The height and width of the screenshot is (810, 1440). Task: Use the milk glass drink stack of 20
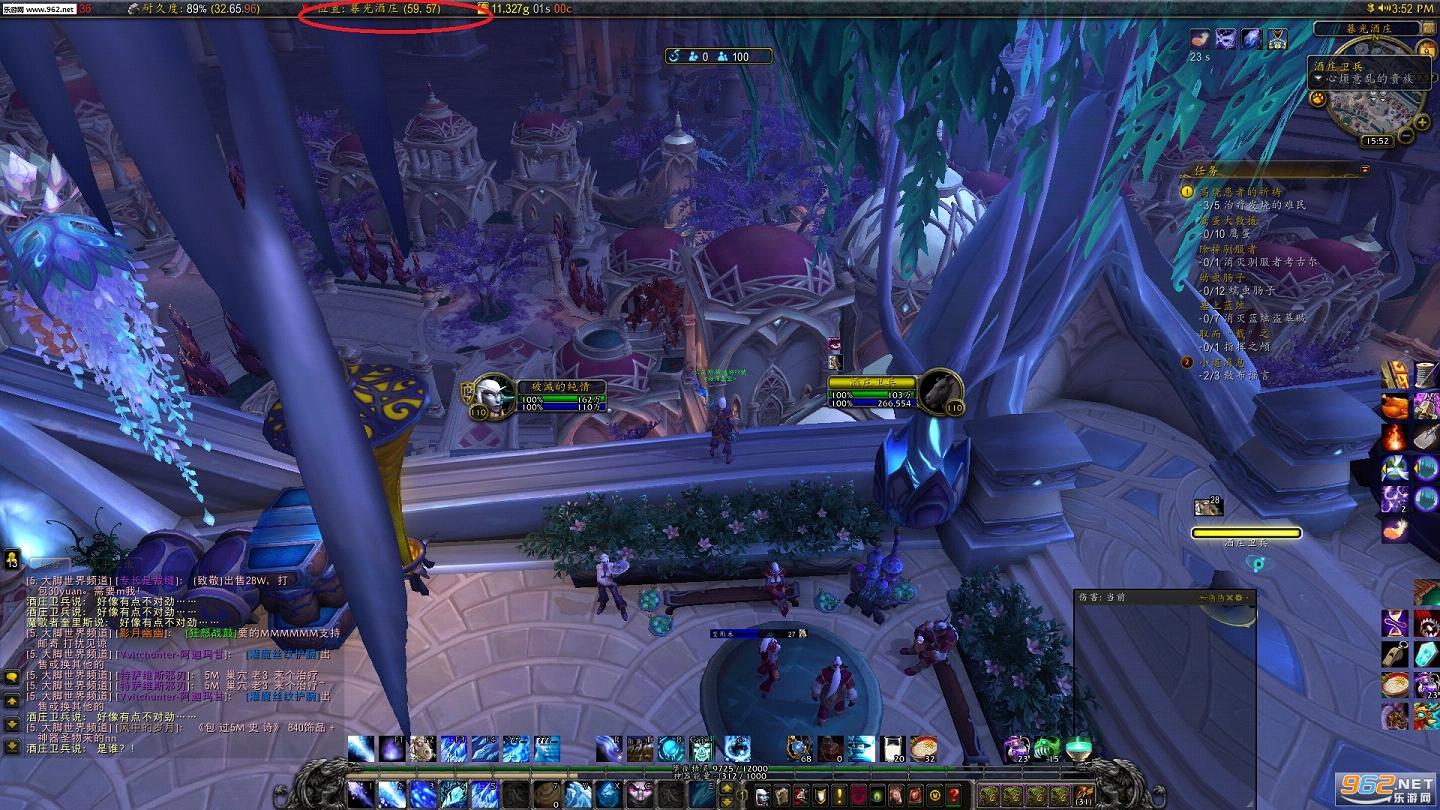click(892, 748)
